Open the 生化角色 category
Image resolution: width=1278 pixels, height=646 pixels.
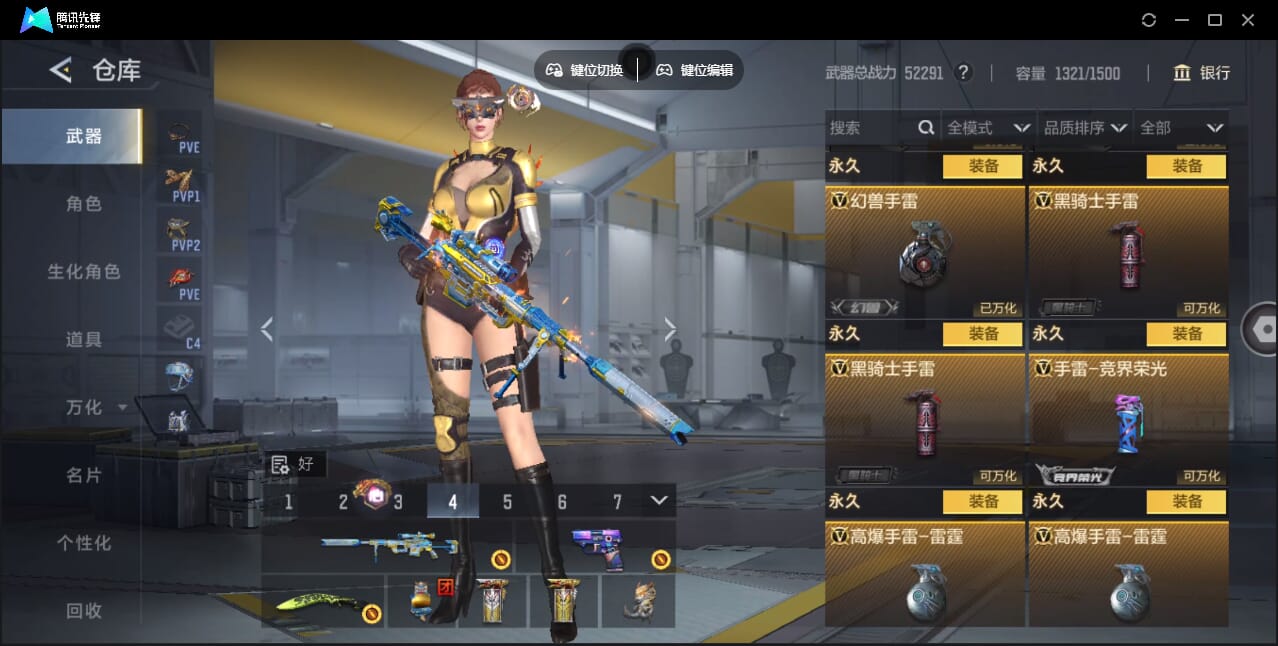pos(84,272)
